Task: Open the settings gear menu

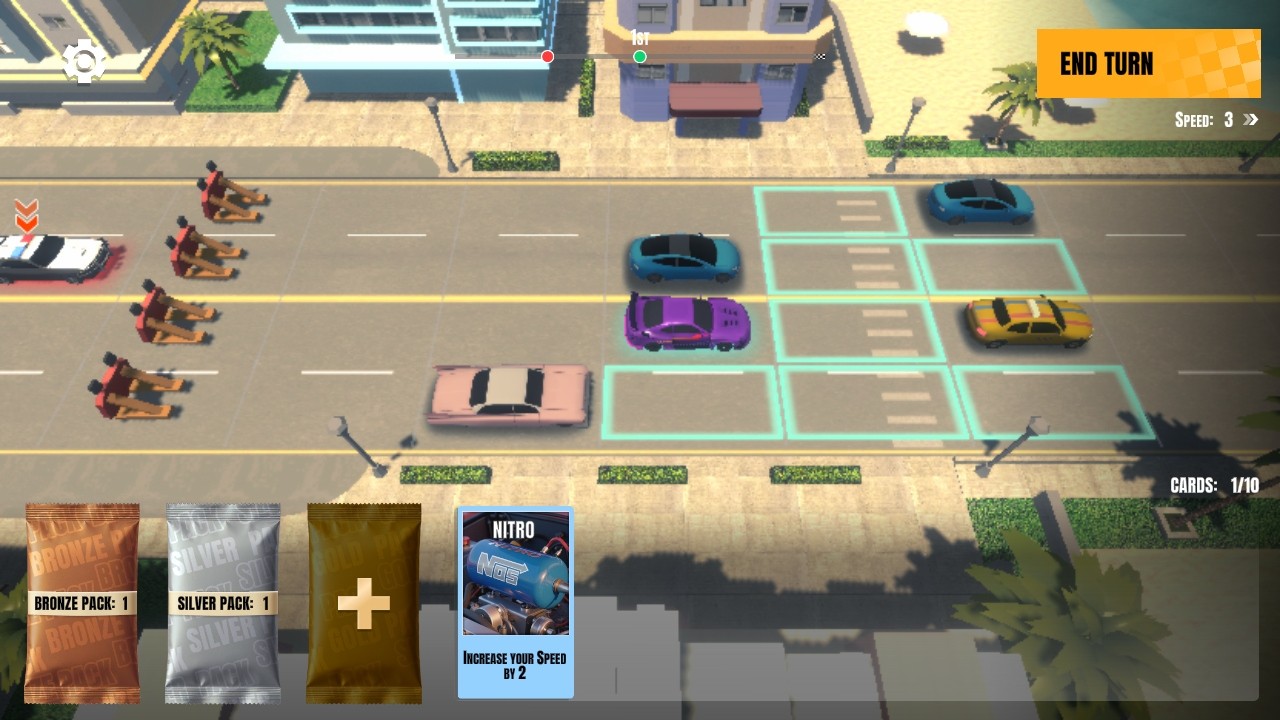Action: tap(85, 60)
